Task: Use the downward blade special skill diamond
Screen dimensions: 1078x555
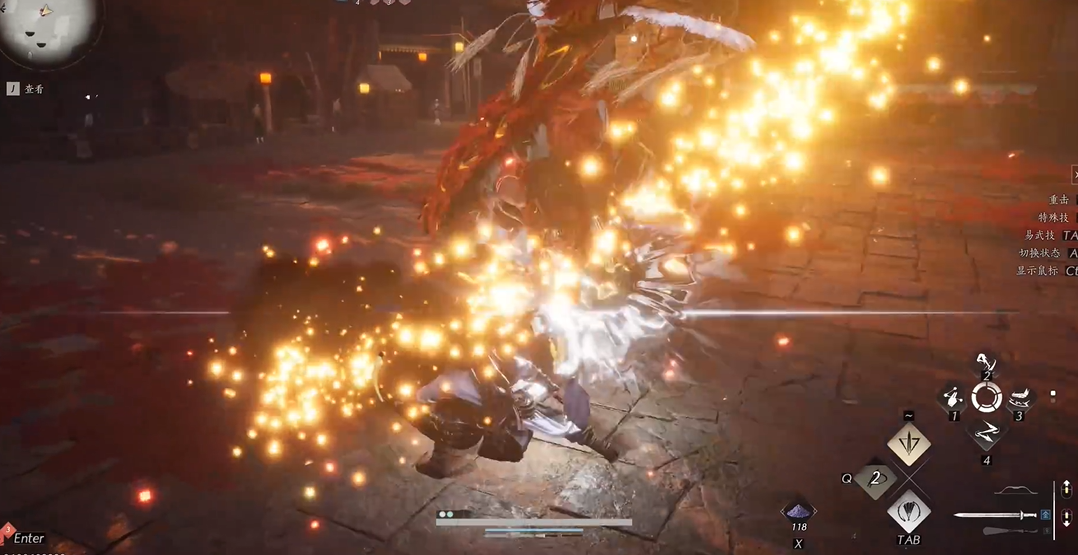Action: (x=909, y=443)
